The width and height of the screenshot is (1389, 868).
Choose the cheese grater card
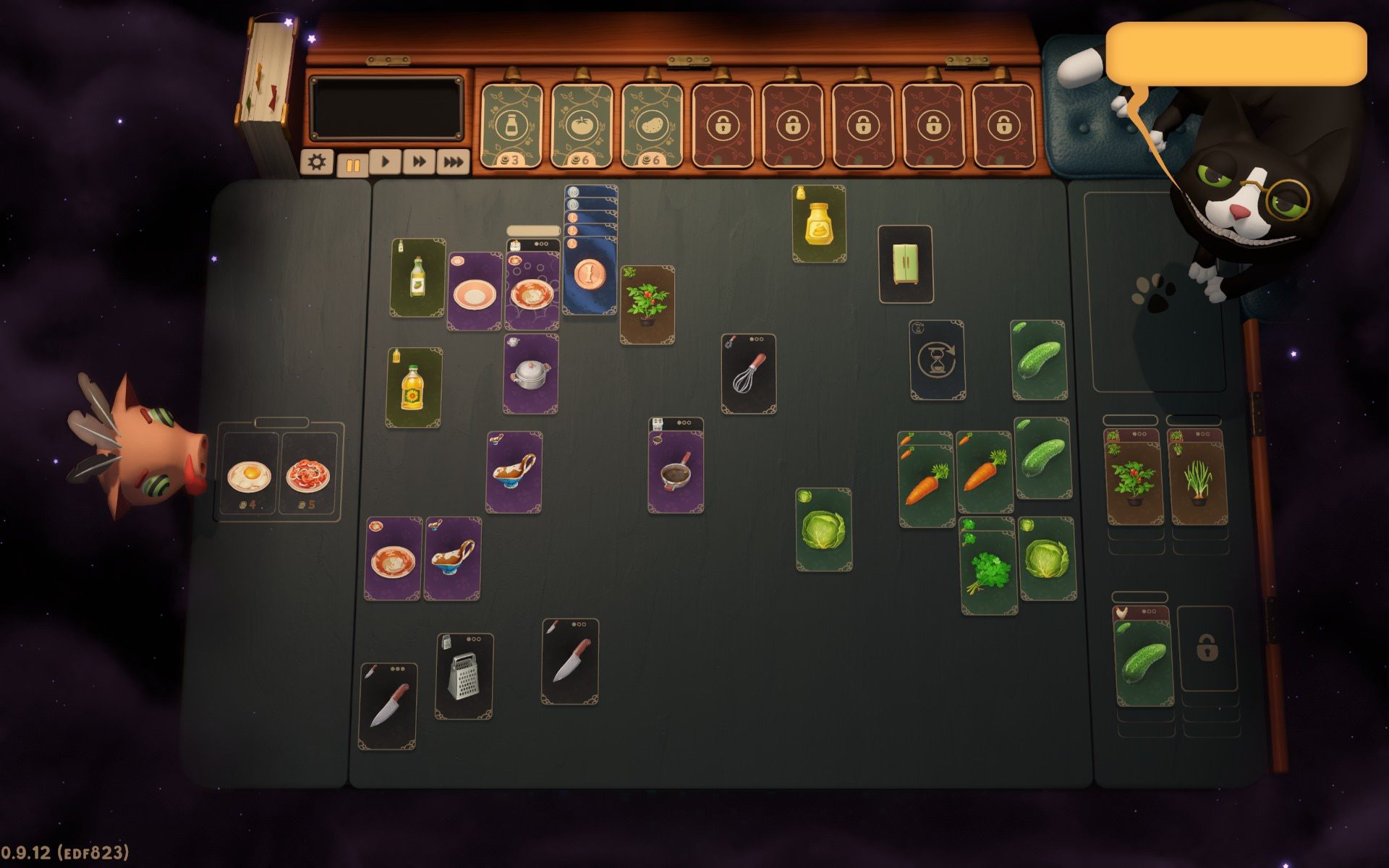(464, 676)
